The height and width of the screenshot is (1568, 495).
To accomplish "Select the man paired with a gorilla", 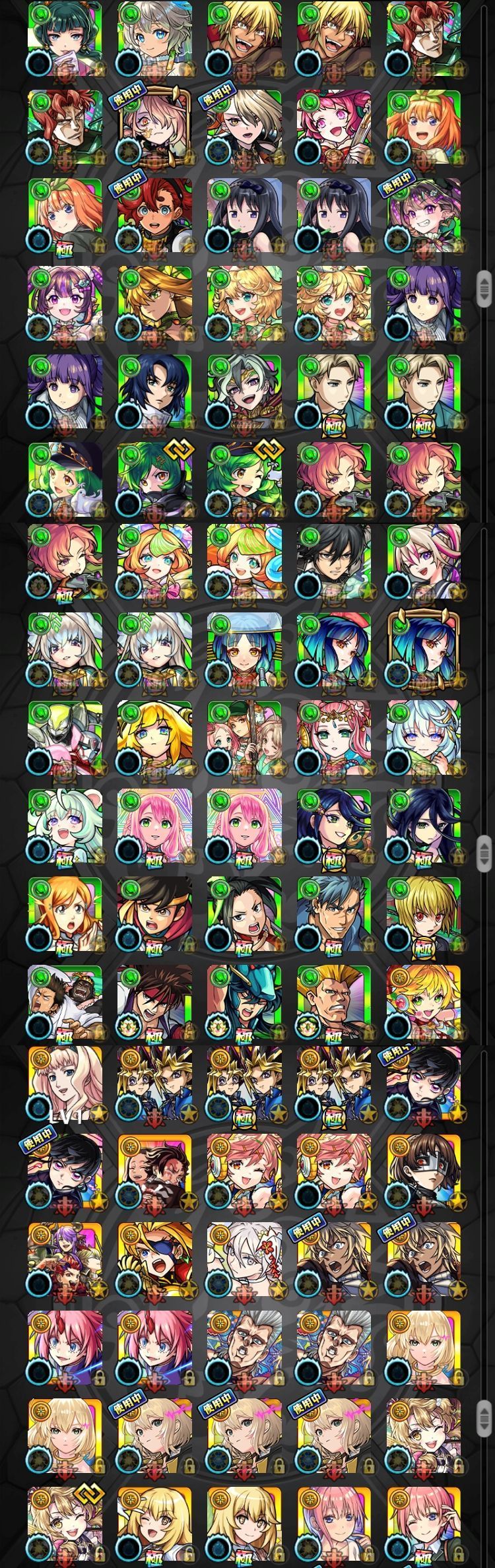I will click(65, 1002).
